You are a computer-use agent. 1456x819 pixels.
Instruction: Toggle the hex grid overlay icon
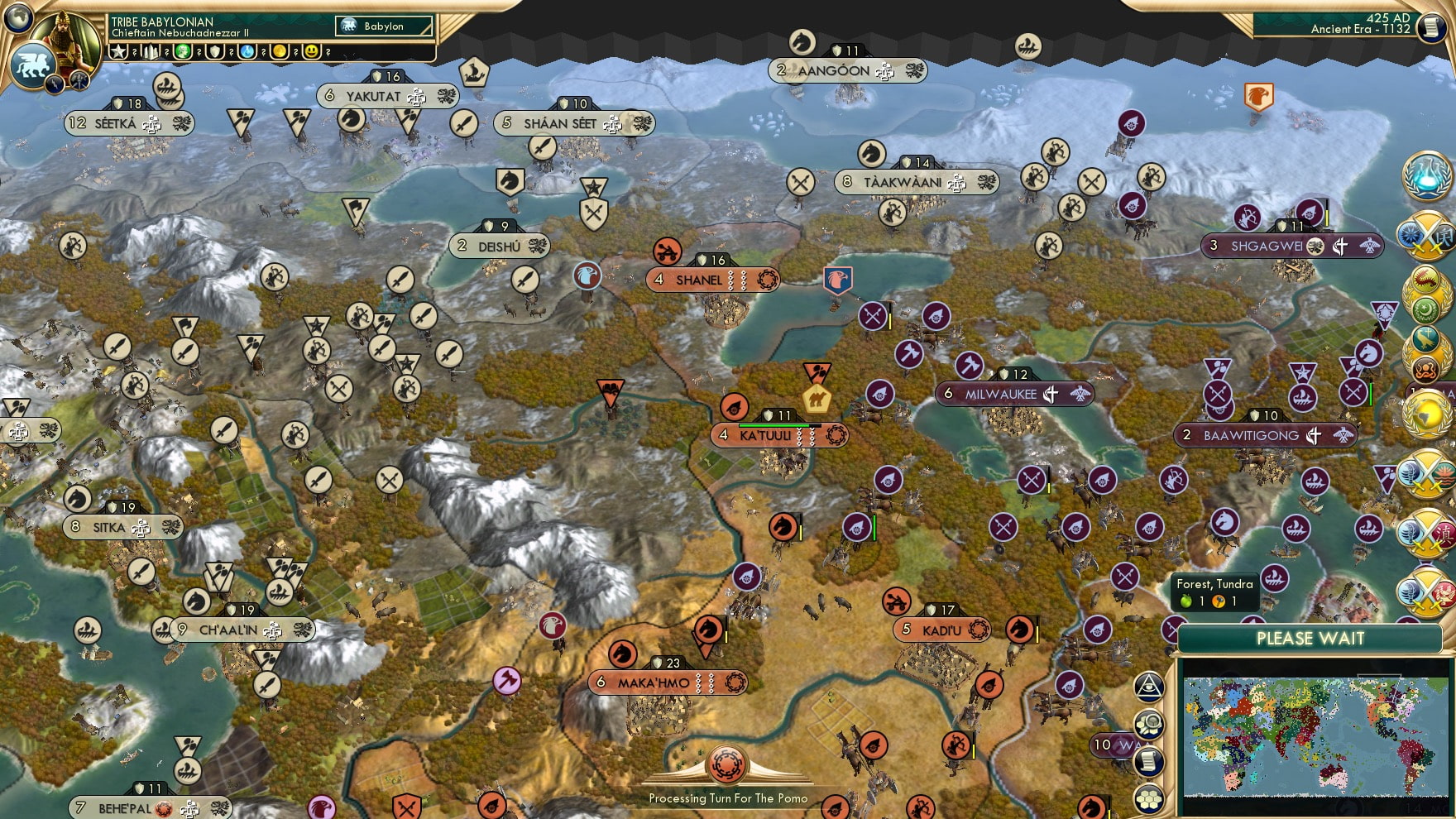(1148, 796)
